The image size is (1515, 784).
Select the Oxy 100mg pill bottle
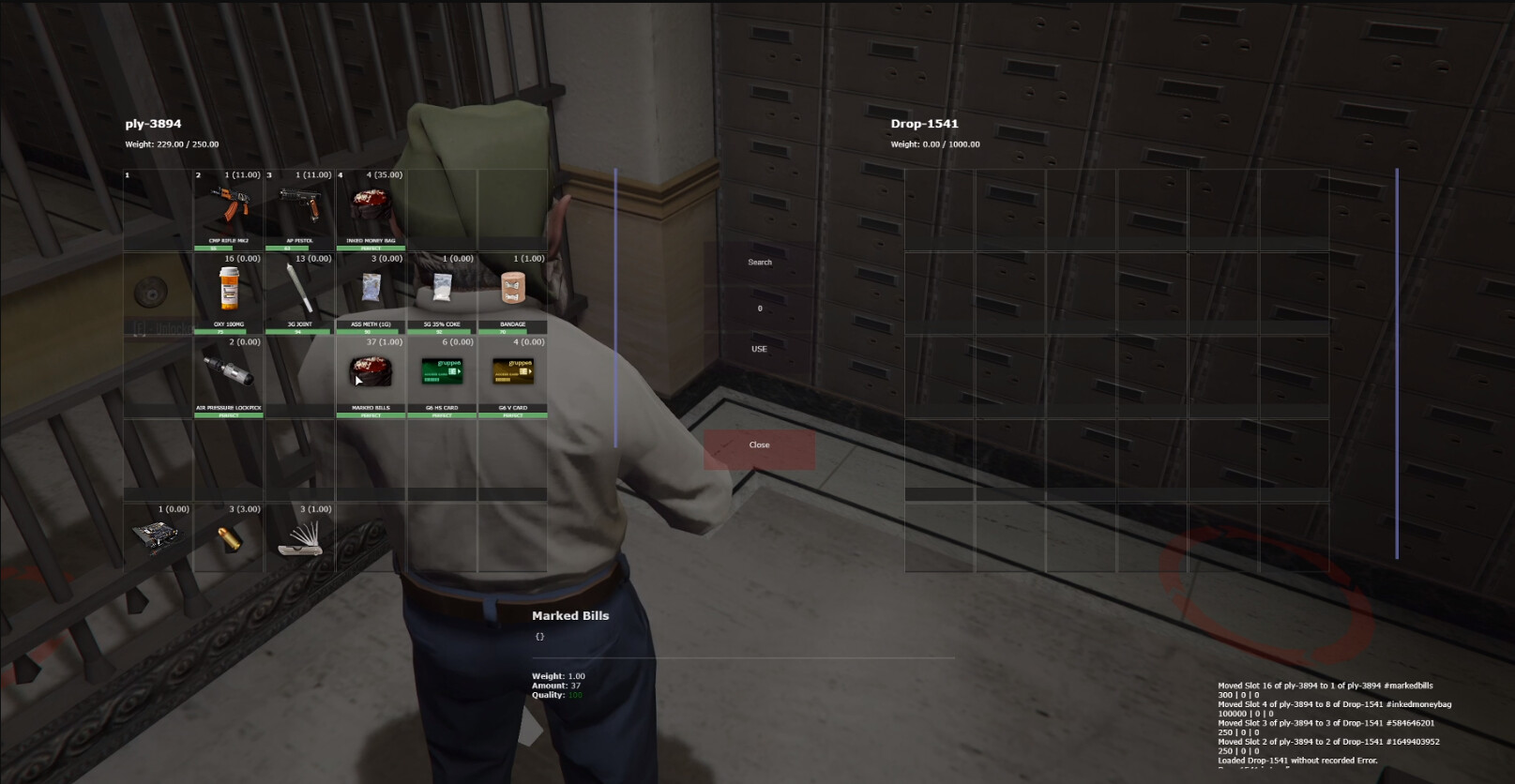[x=230, y=288]
